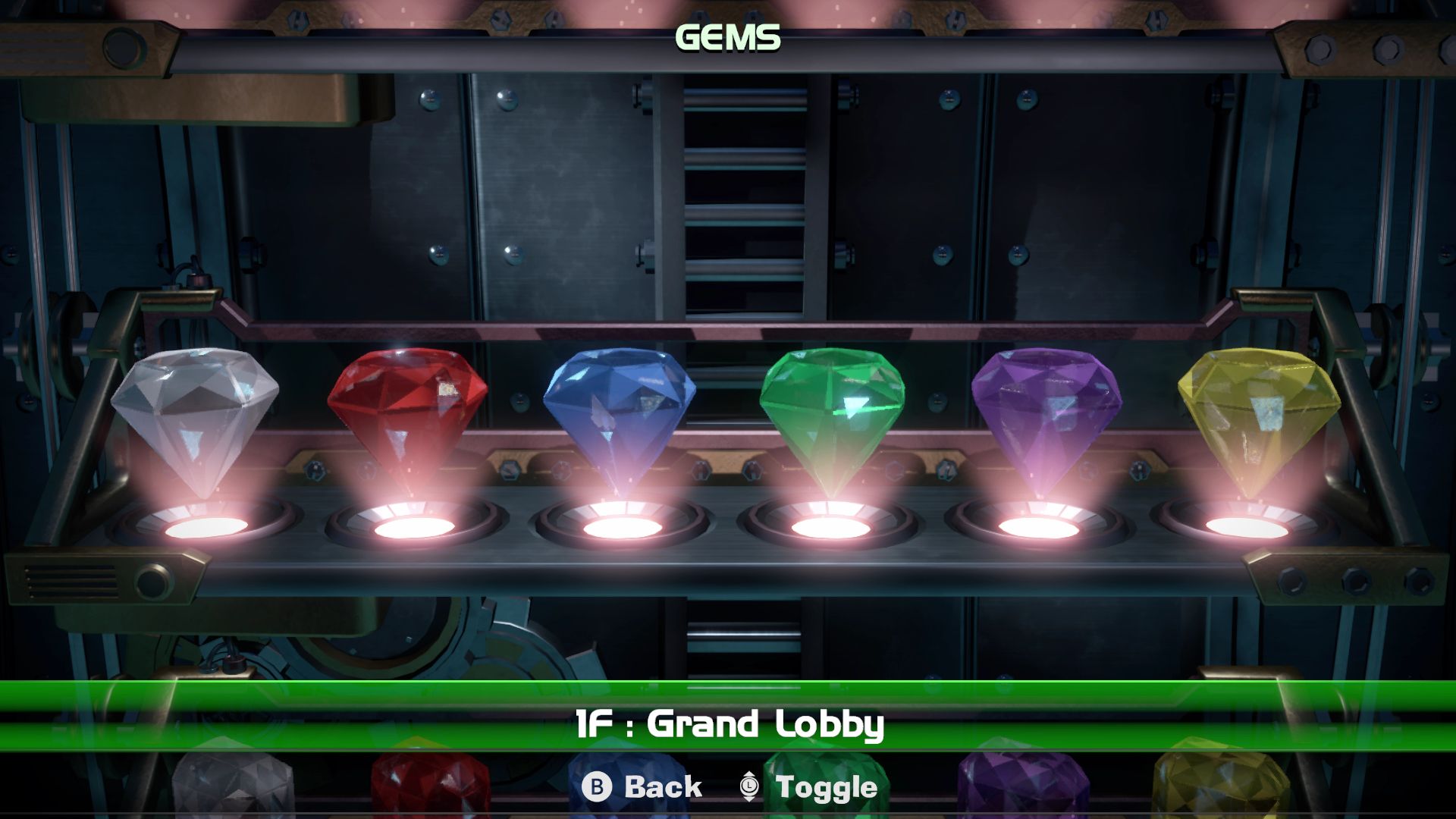Toggle the gem display with the stick control

[747, 787]
